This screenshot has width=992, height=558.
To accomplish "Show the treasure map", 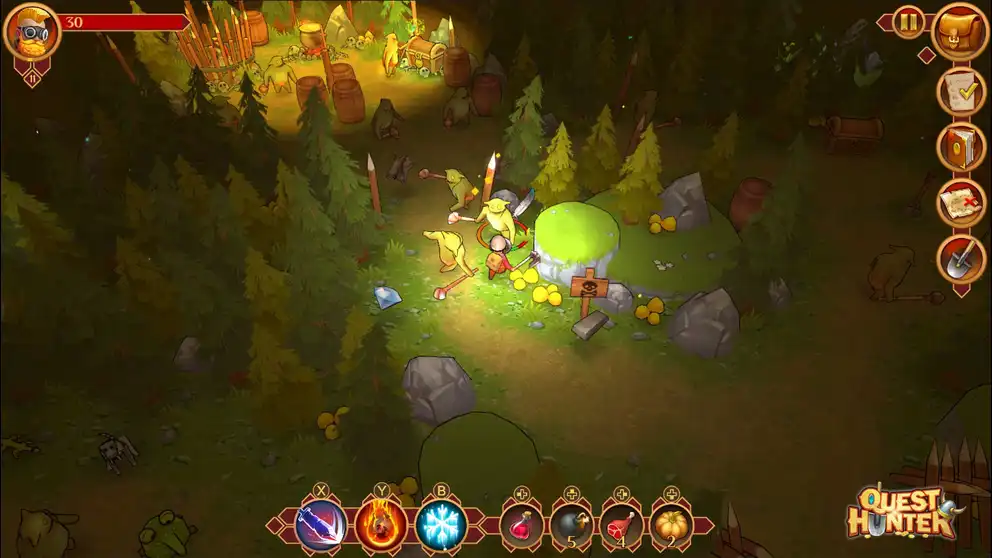I will [960, 203].
